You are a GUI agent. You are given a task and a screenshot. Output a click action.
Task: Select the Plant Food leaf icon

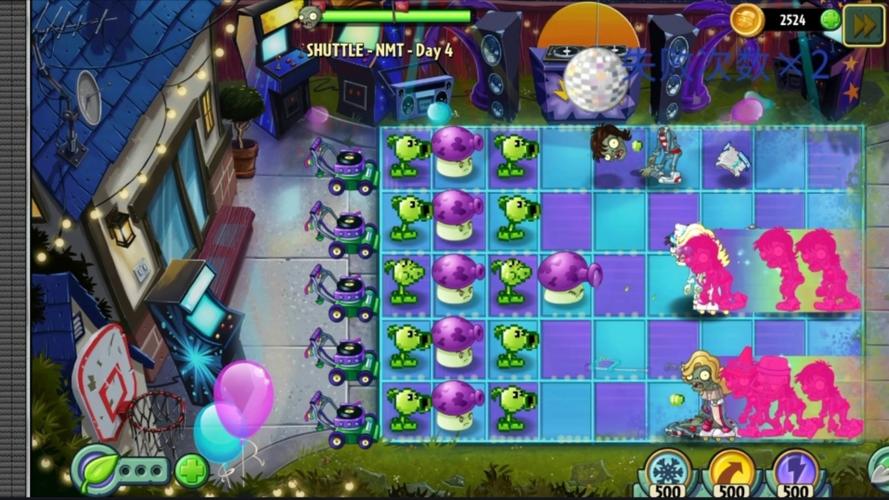96,469
